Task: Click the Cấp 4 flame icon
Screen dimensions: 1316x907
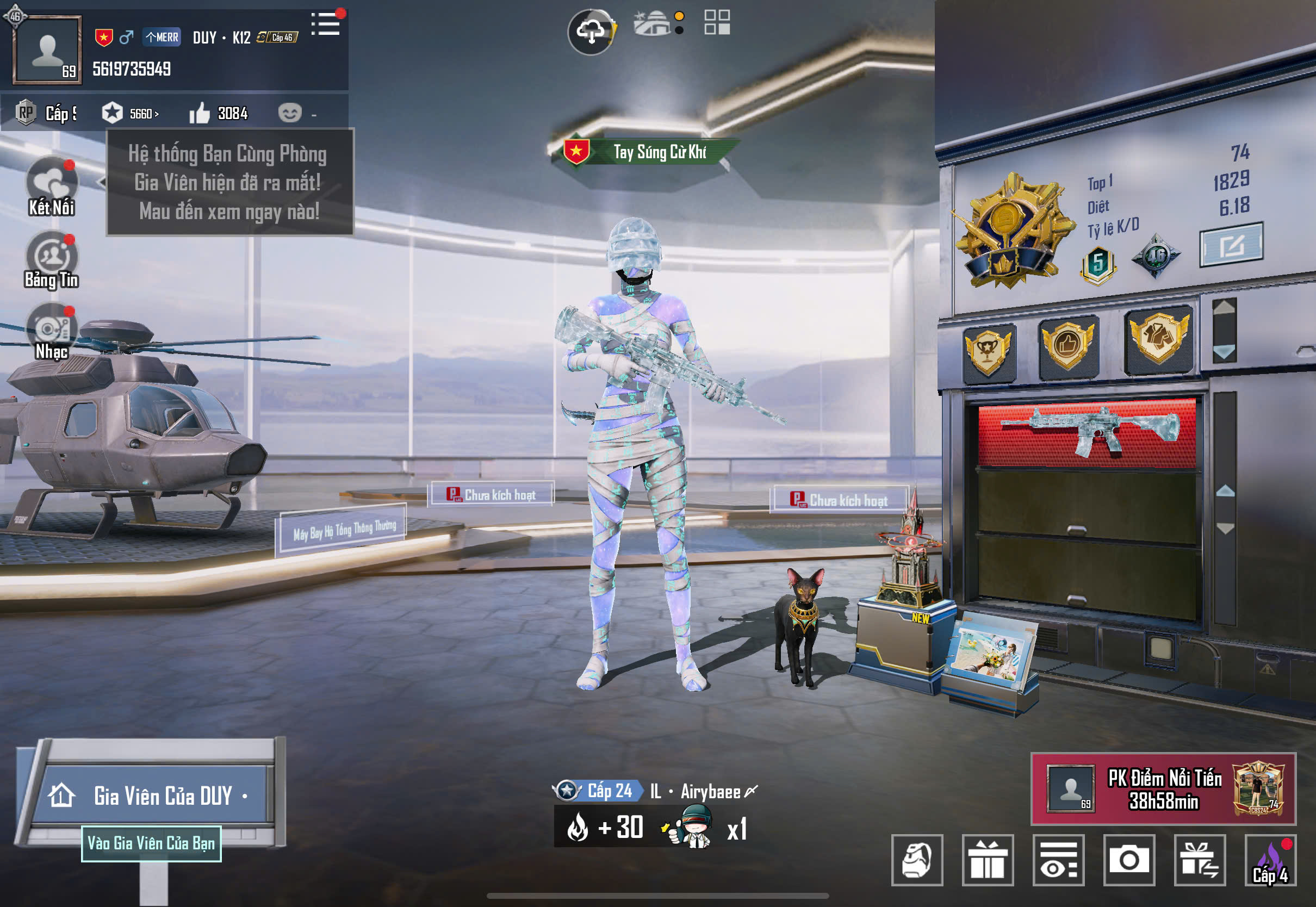Action: [1270, 860]
